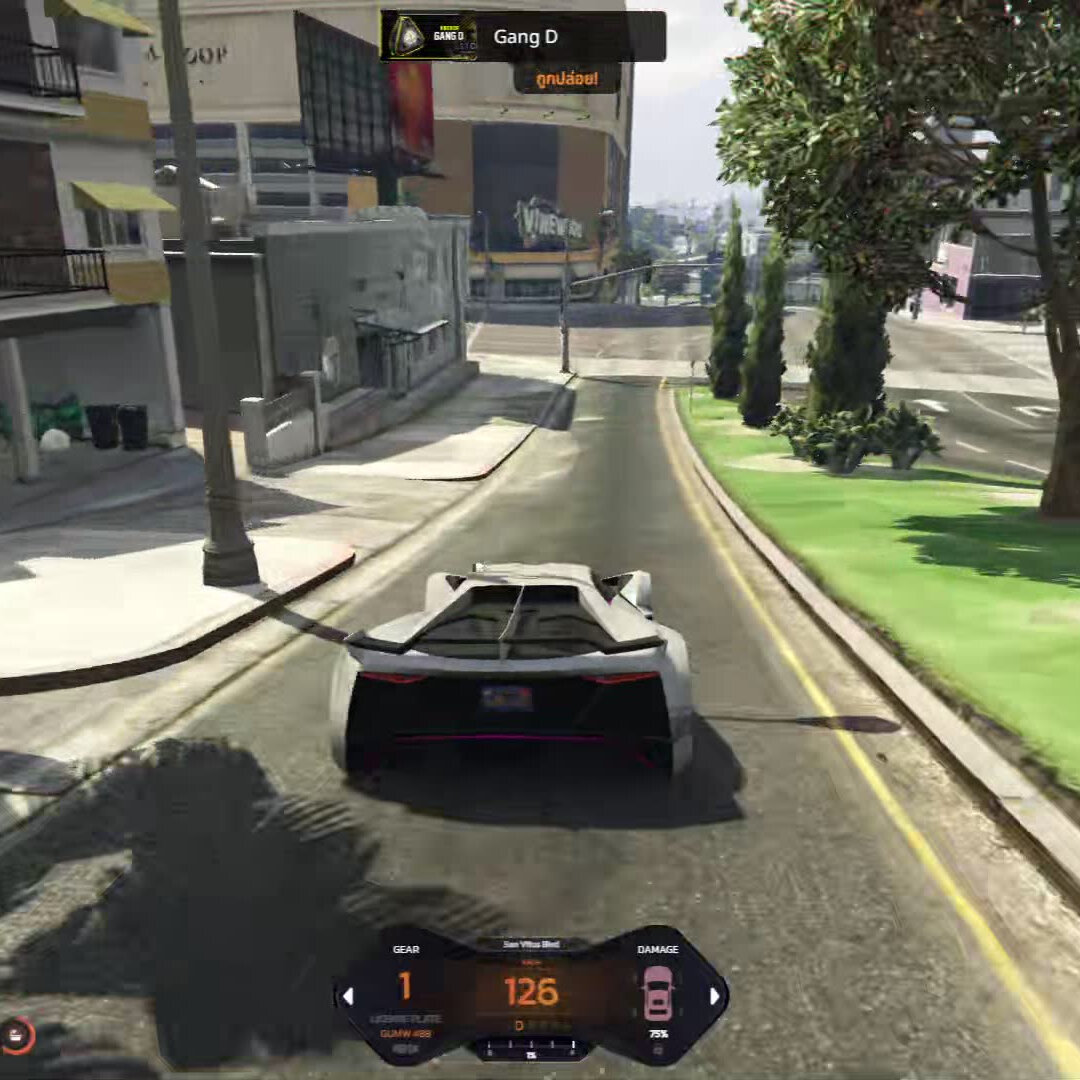
Task: Click the right arrow on the vehicle HUD
Action: tap(714, 996)
